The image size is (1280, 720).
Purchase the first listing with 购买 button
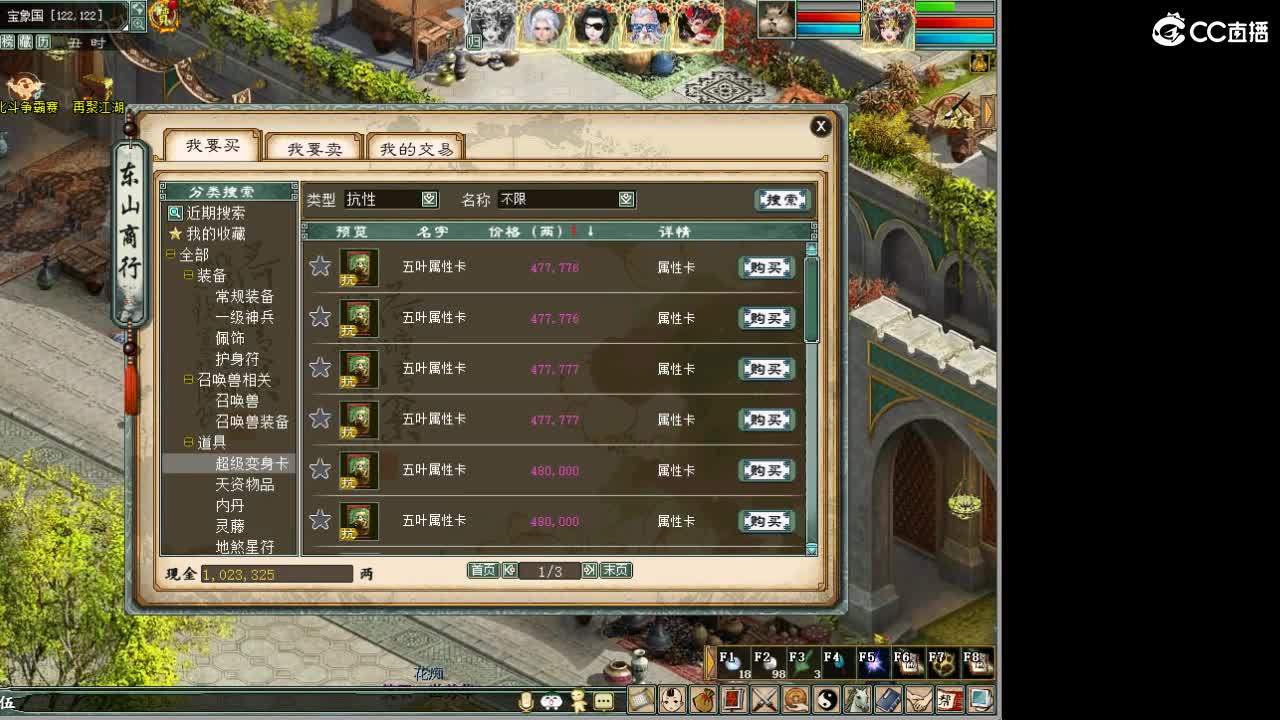tap(765, 267)
